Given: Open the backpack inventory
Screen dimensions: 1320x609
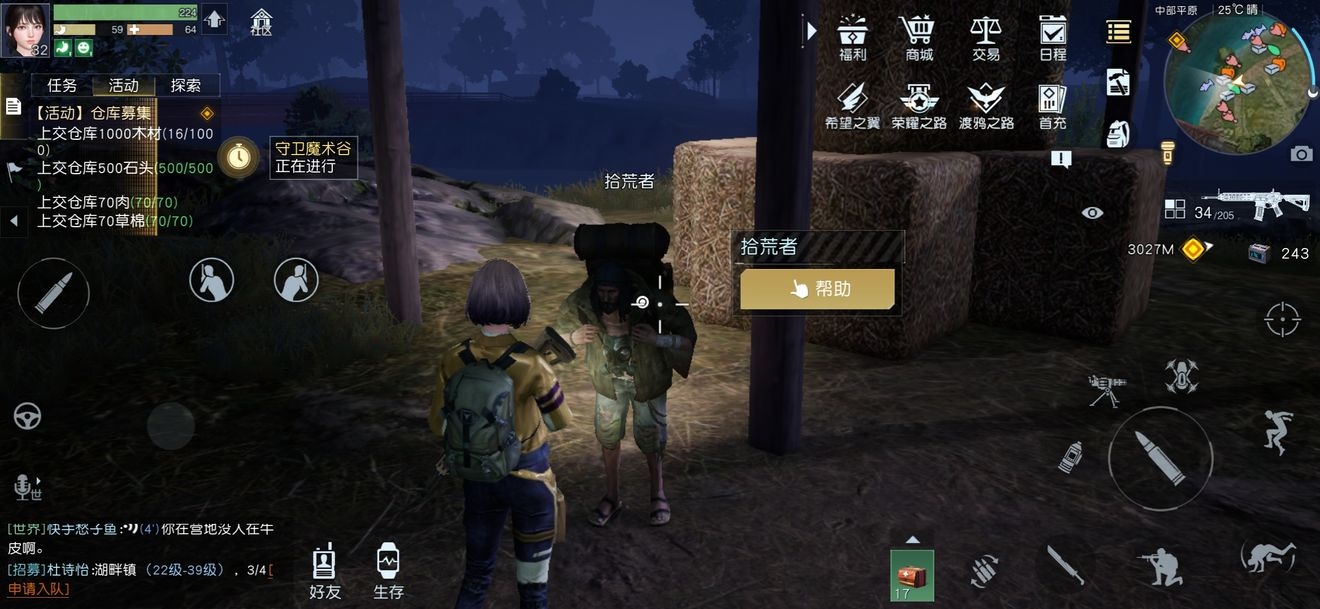Looking at the screenshot, I should pyautogui.click(x=1118, y=132).
